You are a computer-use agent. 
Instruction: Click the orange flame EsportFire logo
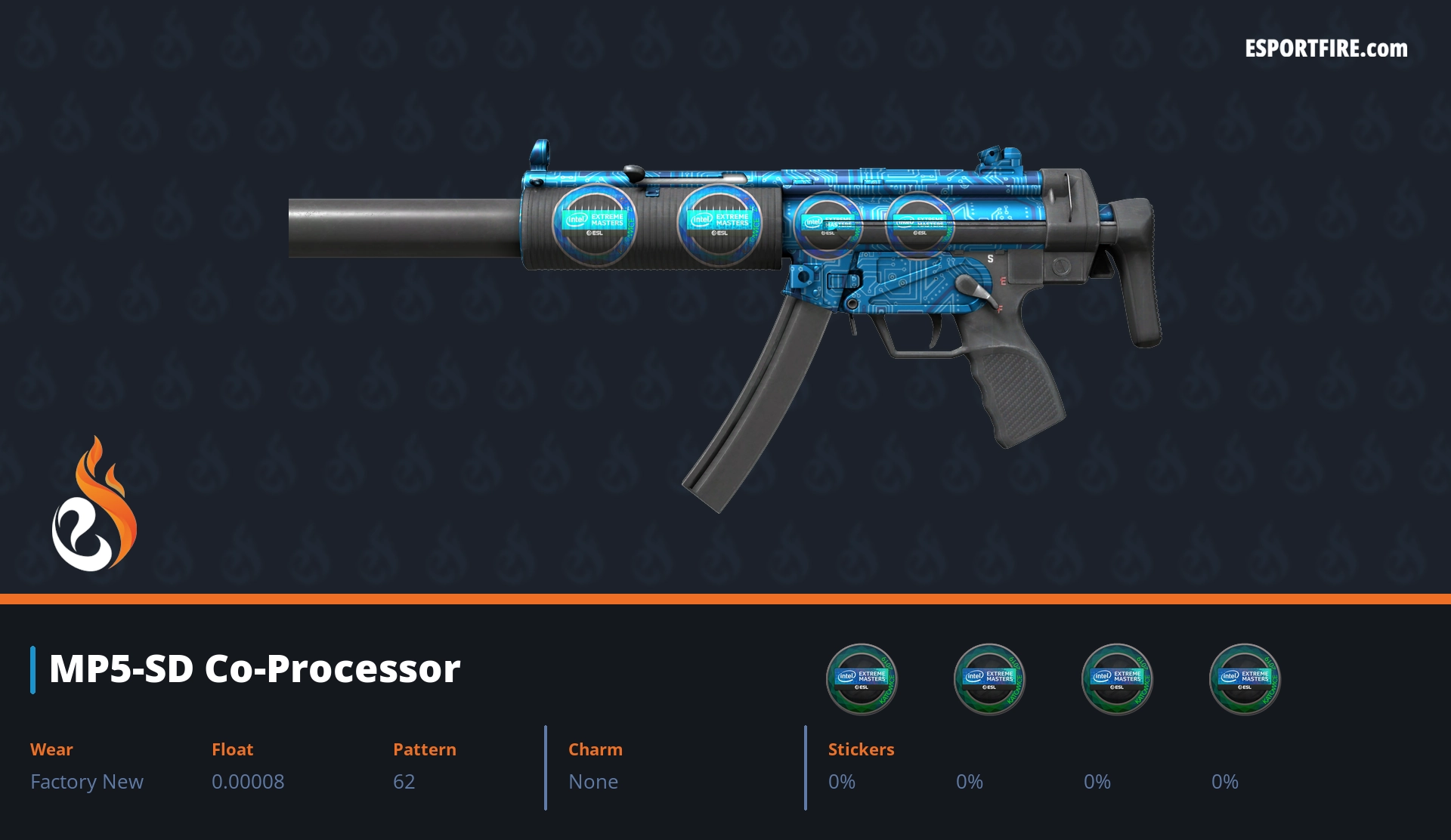(x=94, y=505)
